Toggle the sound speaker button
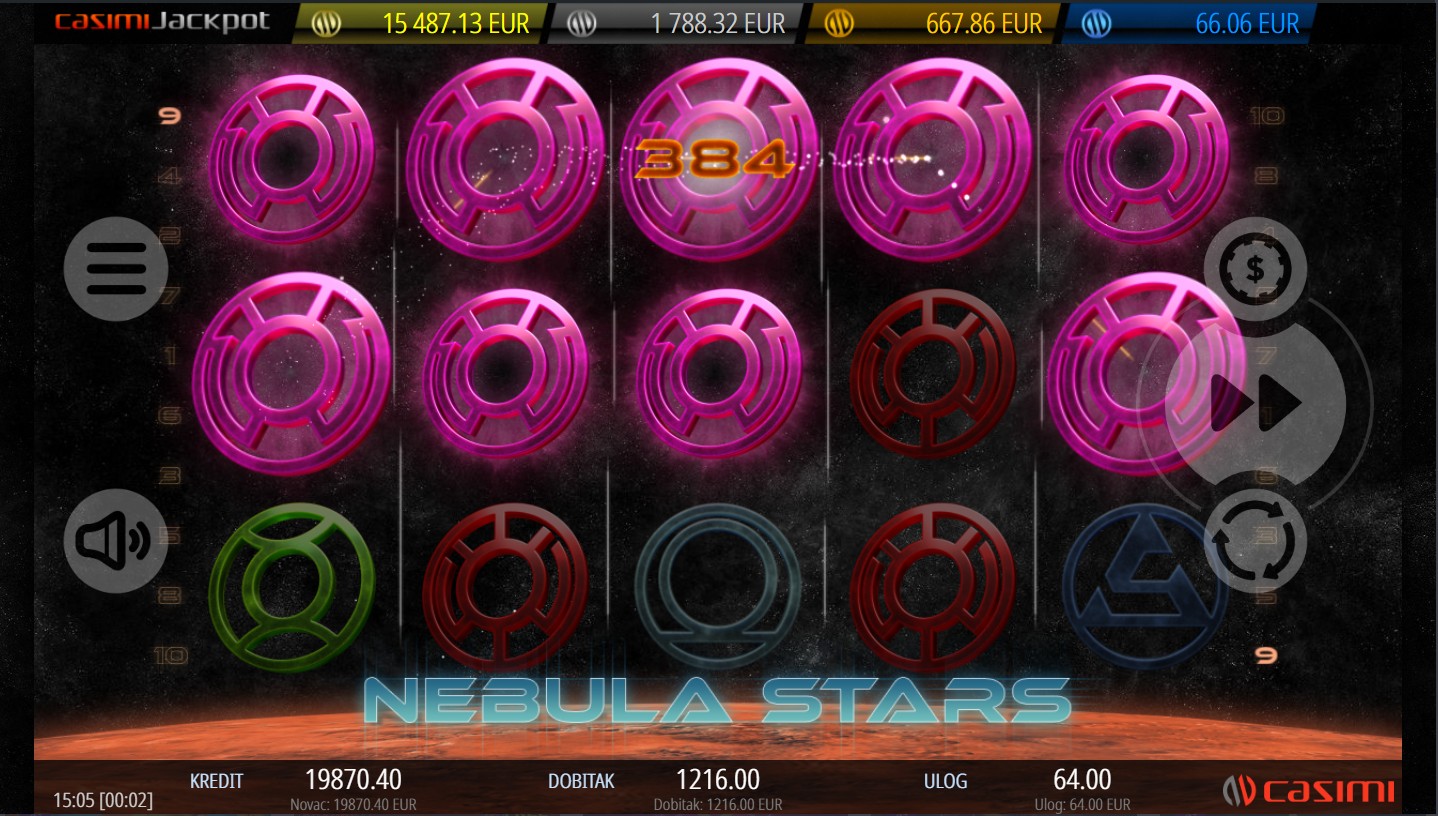The height and width of the screenshot is (816, 1438). point(115,541)
